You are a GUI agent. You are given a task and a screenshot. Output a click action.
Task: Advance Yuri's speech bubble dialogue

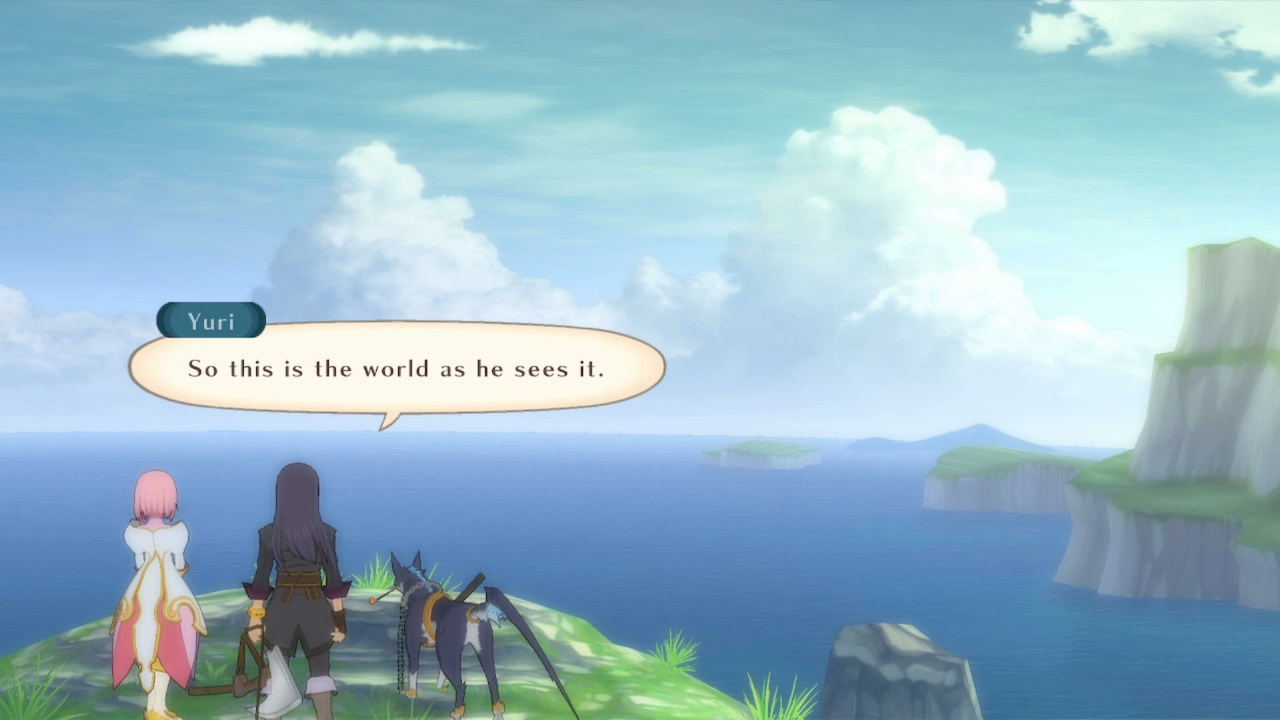397,368
